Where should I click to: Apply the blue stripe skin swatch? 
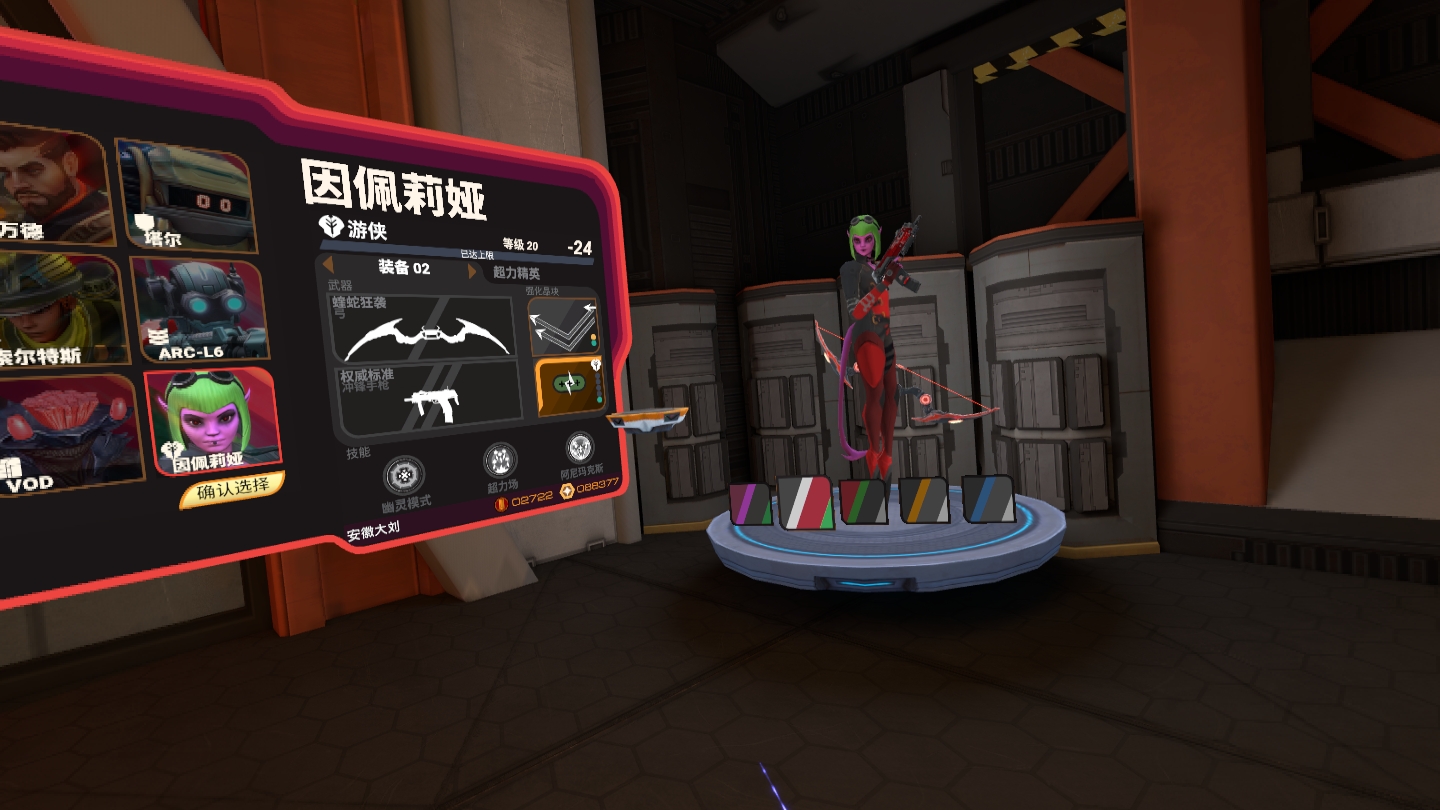(x=988, y=499)
